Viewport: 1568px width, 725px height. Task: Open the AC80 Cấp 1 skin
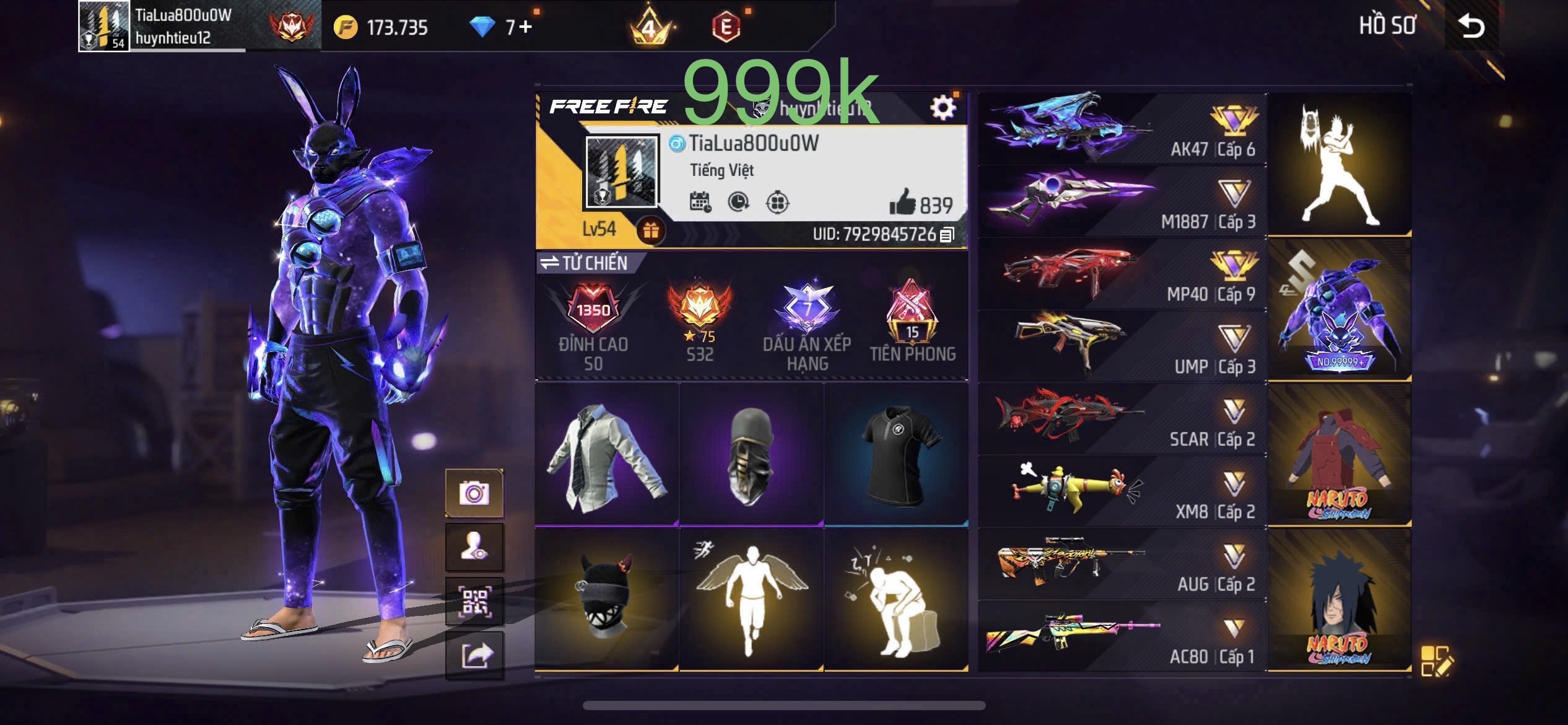coord(1122,636)
